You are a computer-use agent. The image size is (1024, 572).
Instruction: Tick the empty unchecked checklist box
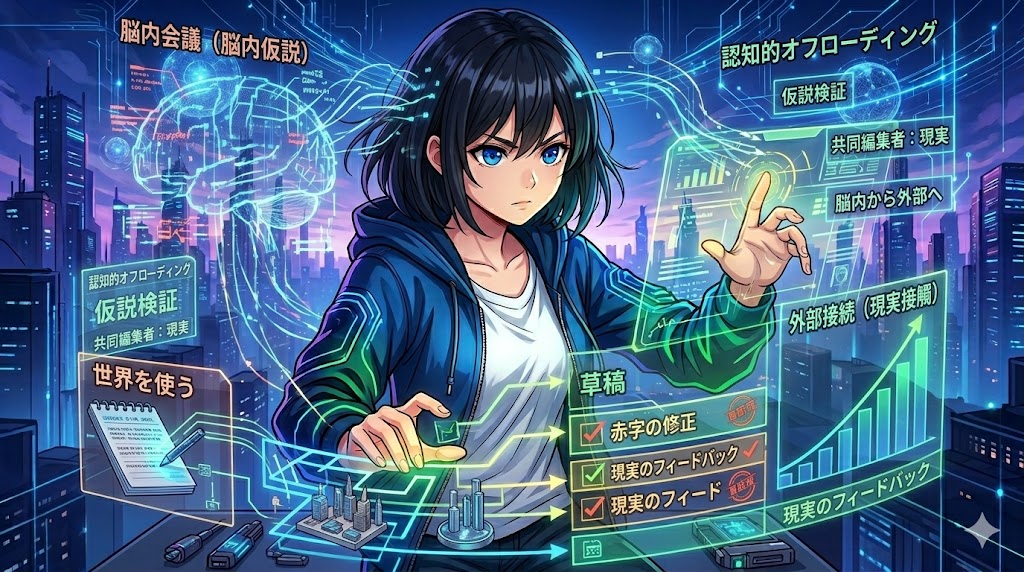click(x=588, y=547)
